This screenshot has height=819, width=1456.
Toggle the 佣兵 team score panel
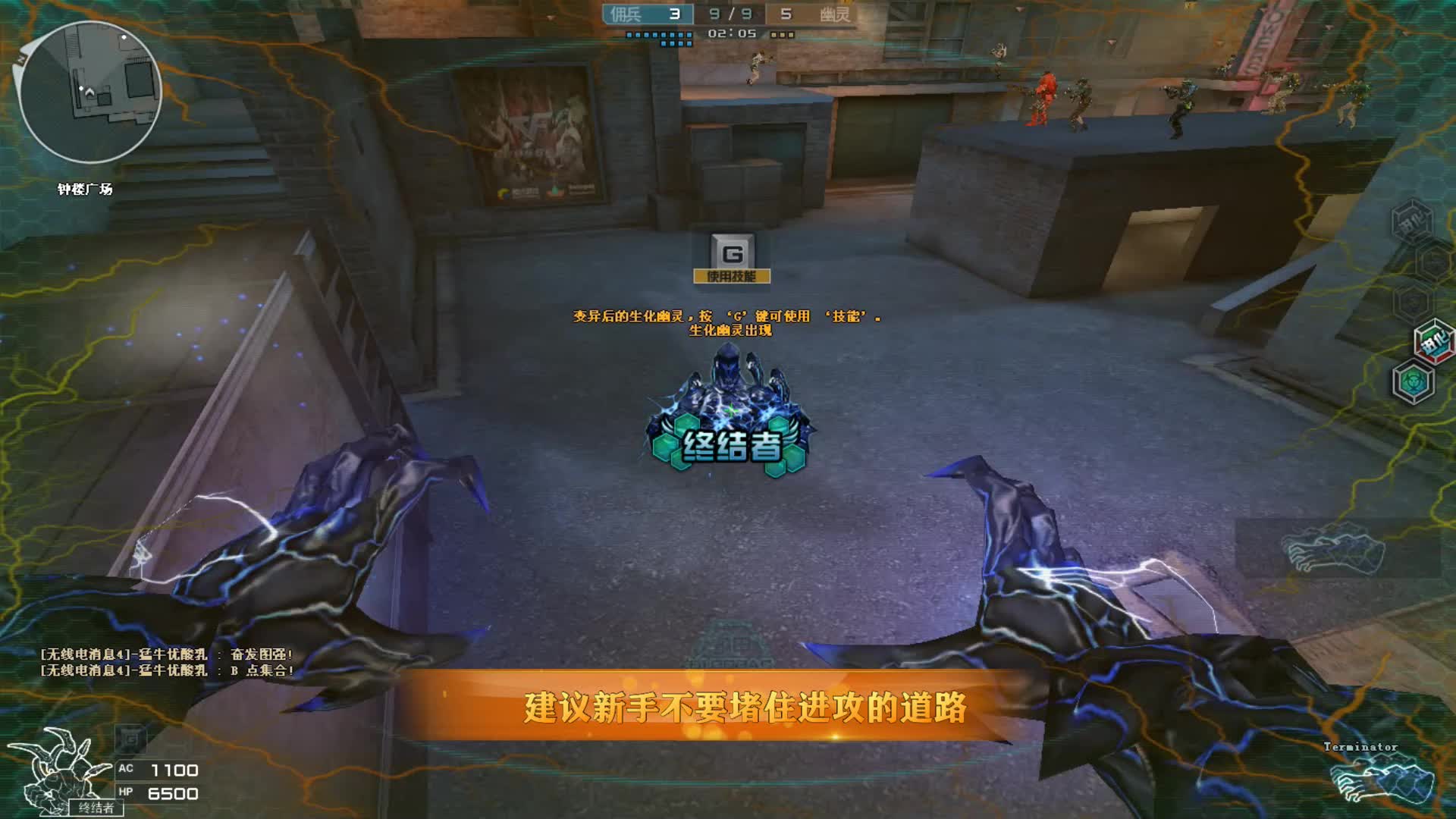point(648,13)
